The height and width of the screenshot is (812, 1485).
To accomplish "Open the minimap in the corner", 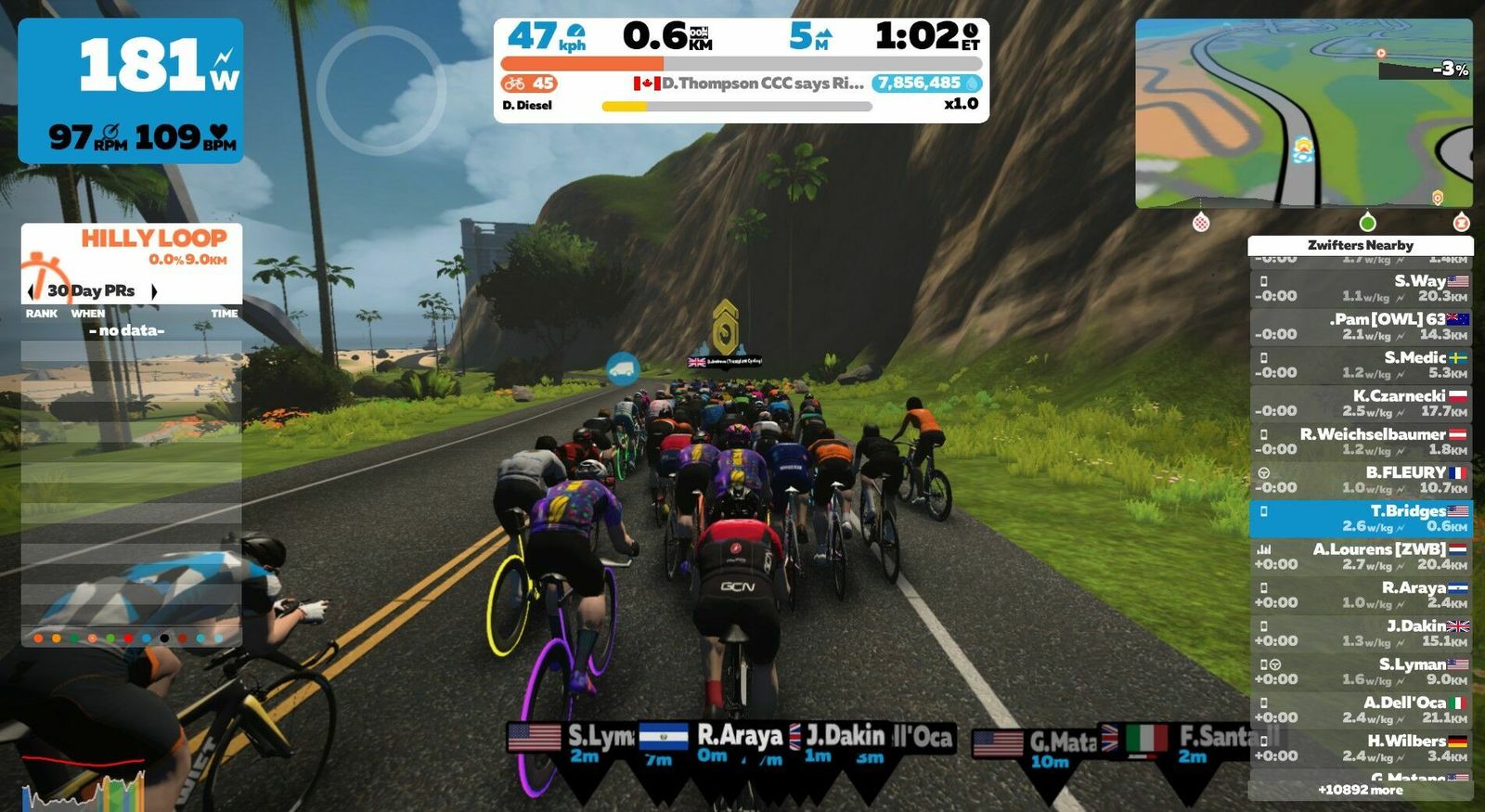I will pos(1303,113).
